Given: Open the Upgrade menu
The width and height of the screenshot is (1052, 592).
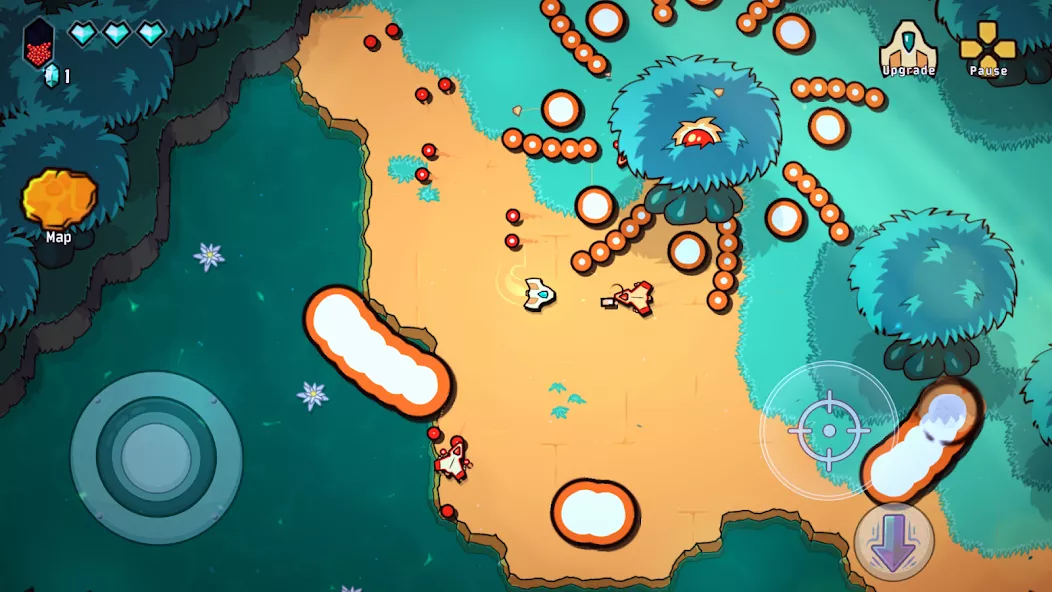Looking at the screenshot, I should pyautogui.click(x=908, y=46).
